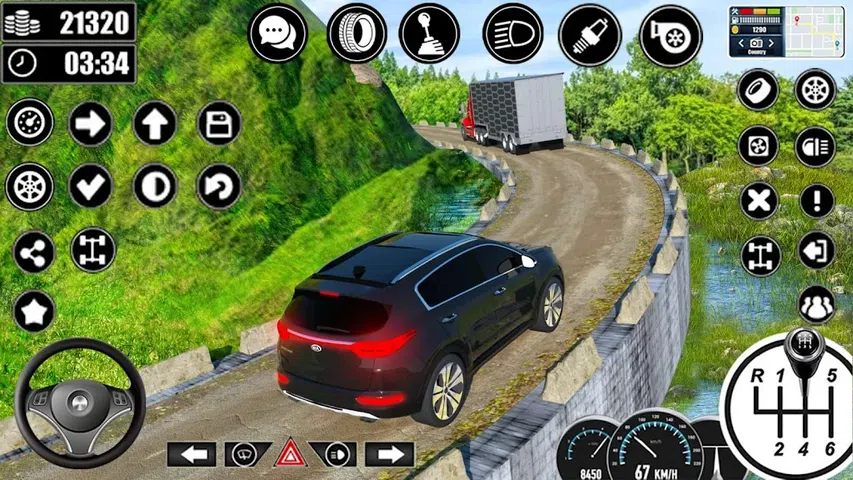
Task: Activate the red hazard triangle light
Action: (290, 453)
